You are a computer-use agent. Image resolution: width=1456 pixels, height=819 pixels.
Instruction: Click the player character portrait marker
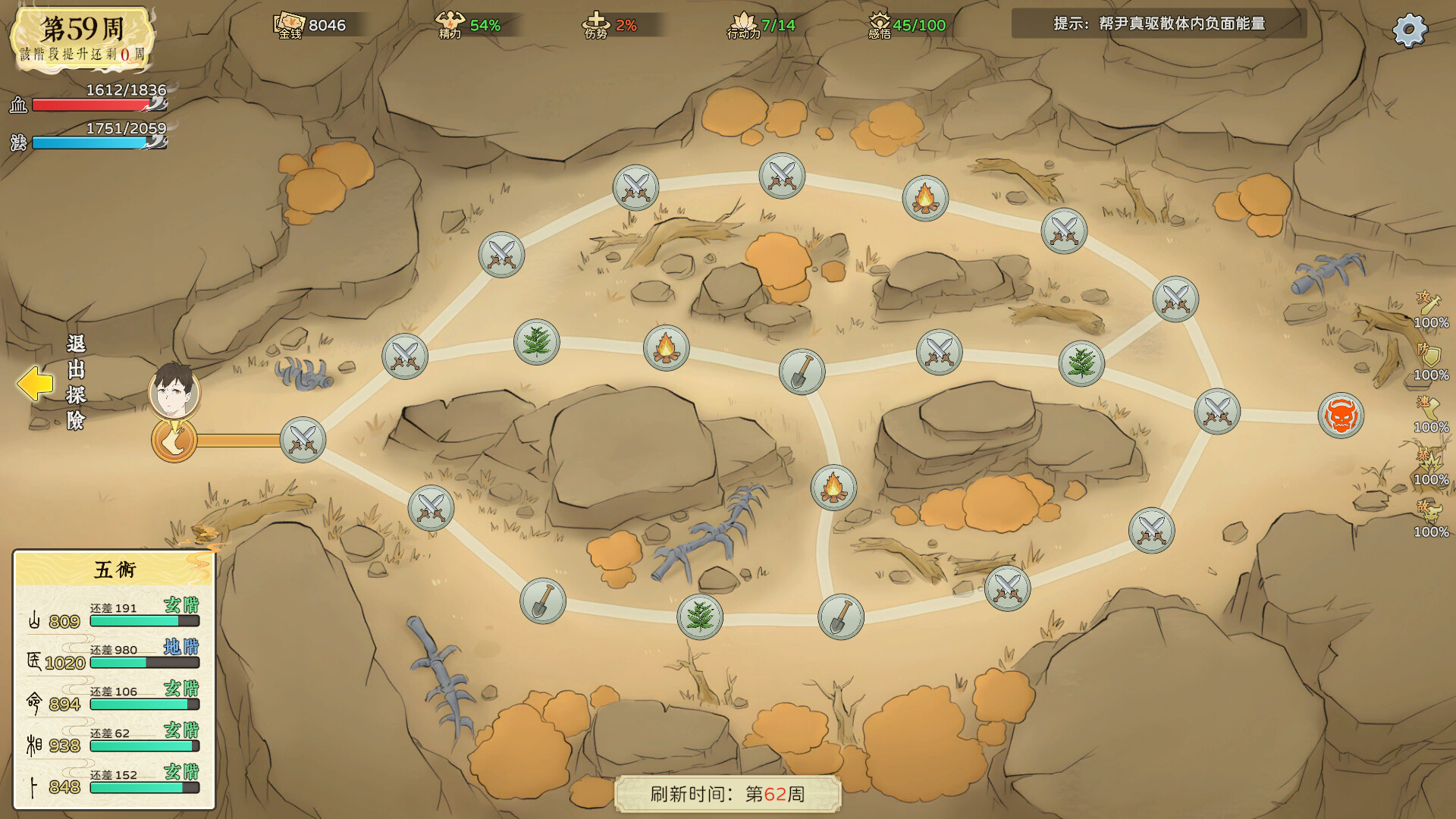[x=174, y=391]
